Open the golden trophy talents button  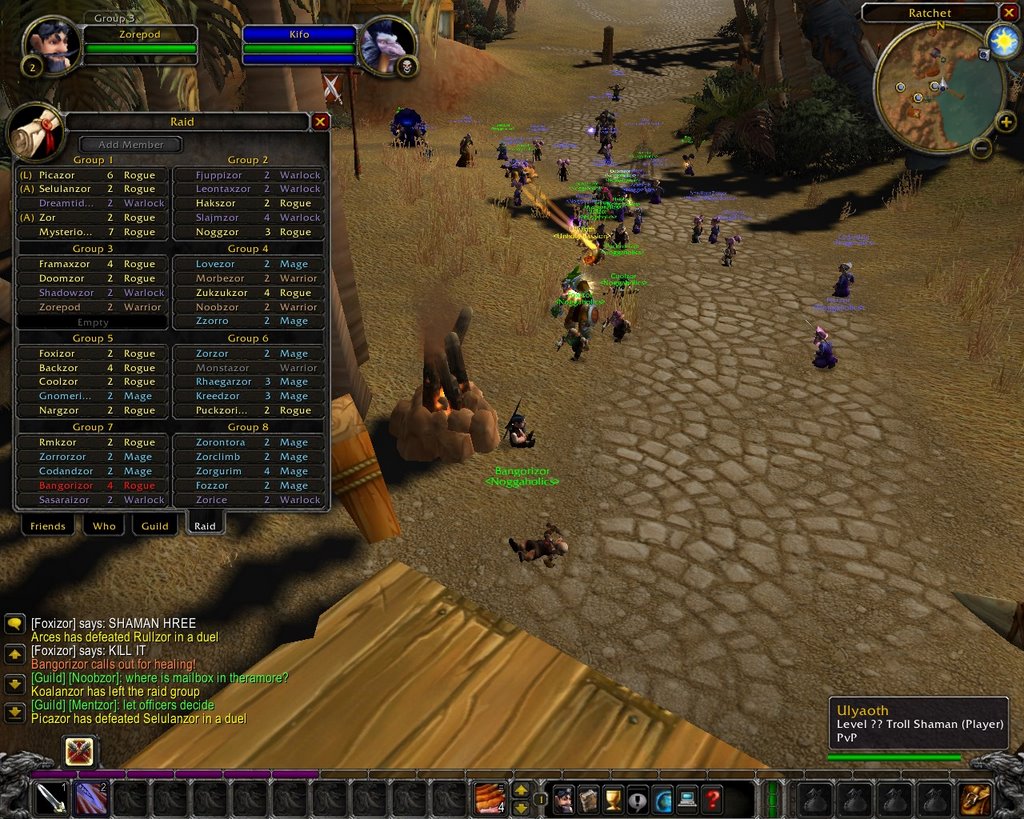pyautogui.click(x=613, y=799)
